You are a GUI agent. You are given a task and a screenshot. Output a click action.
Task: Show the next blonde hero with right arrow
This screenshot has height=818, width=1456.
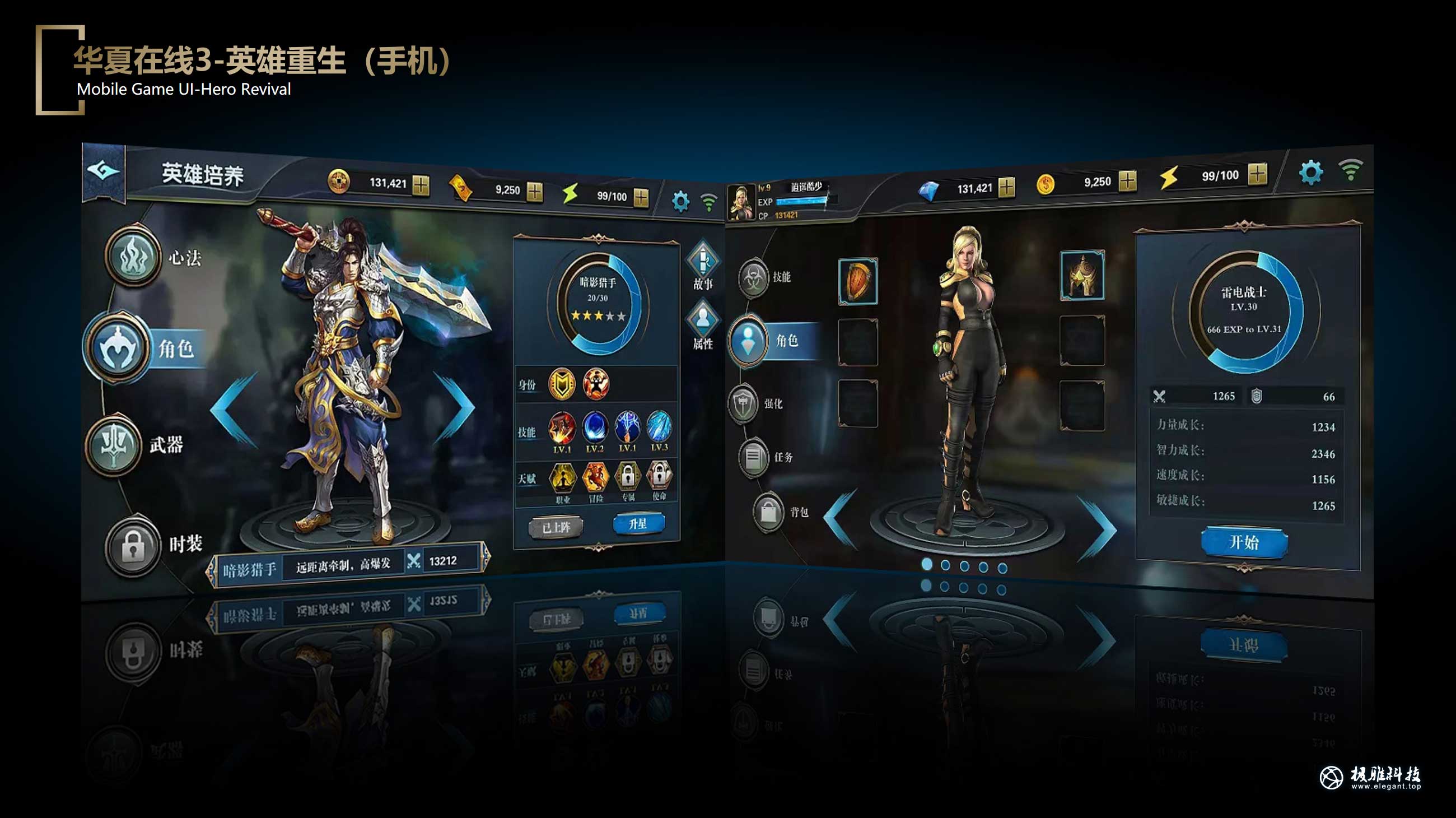coord(1098,528)
